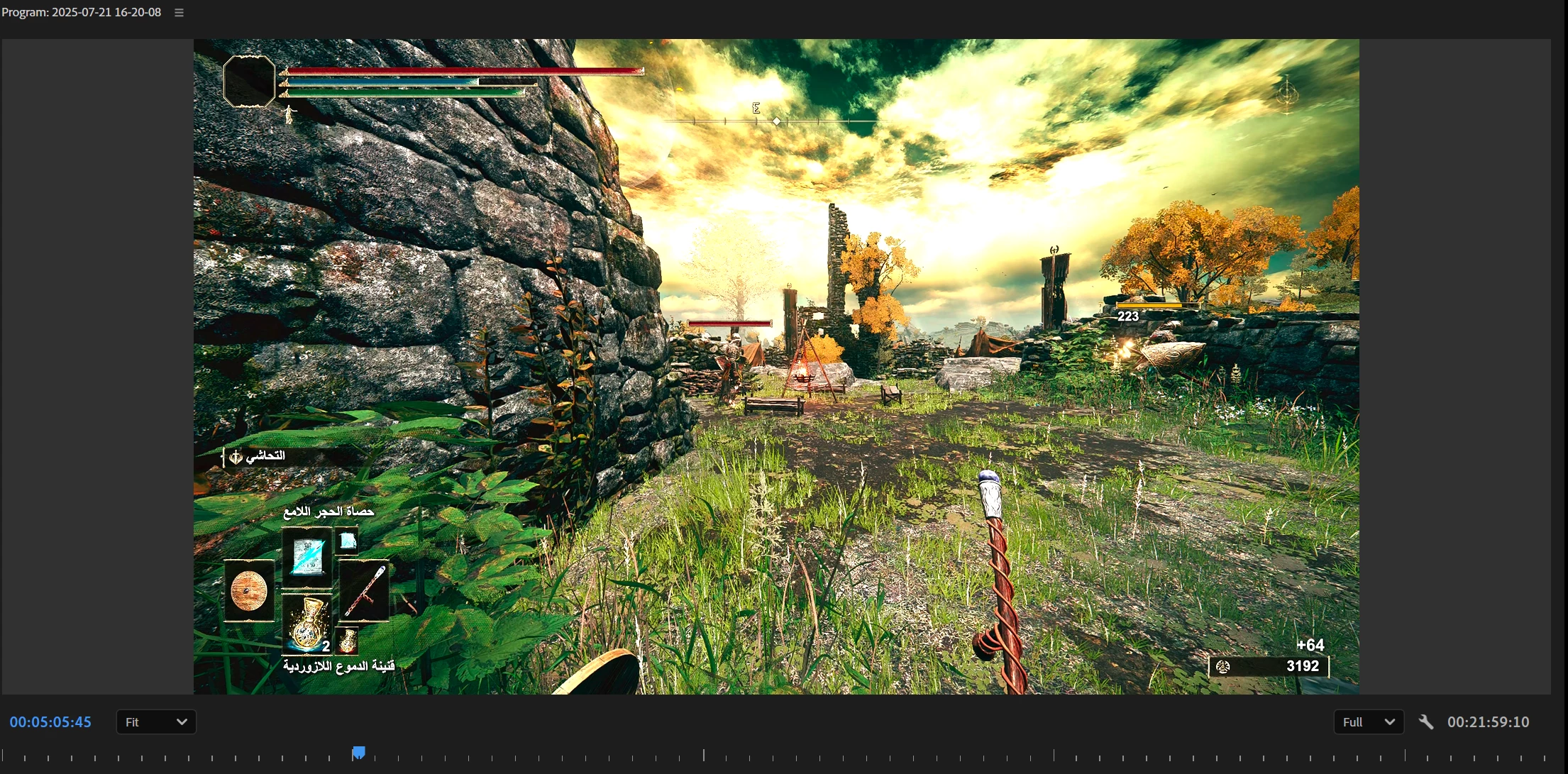This screenshot has height=774, width=1568.
Task: Click the small crimson flask icon beside the flask slot
Action: pos(347,641)
